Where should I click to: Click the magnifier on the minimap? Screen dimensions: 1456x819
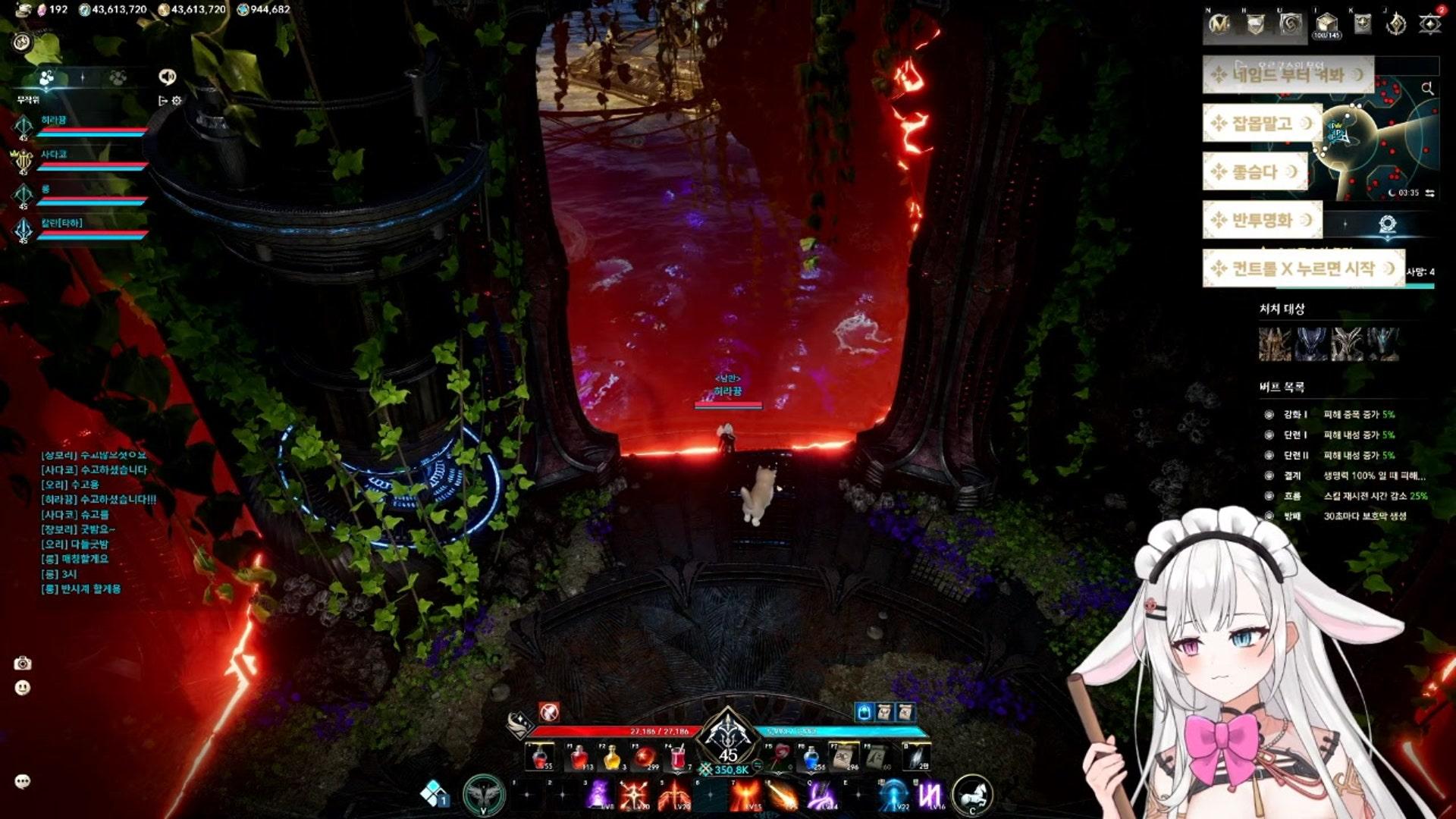pyautogui.click(x=1427, y=89)
